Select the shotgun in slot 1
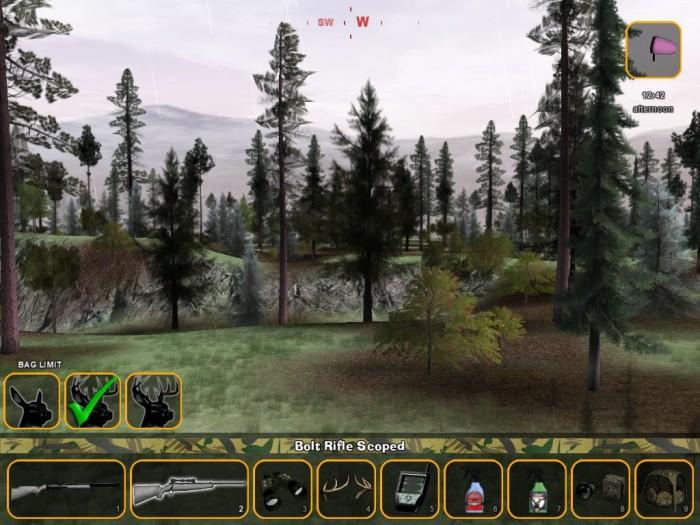The height and width of the screenshot is (525, 700). (66, 489)
